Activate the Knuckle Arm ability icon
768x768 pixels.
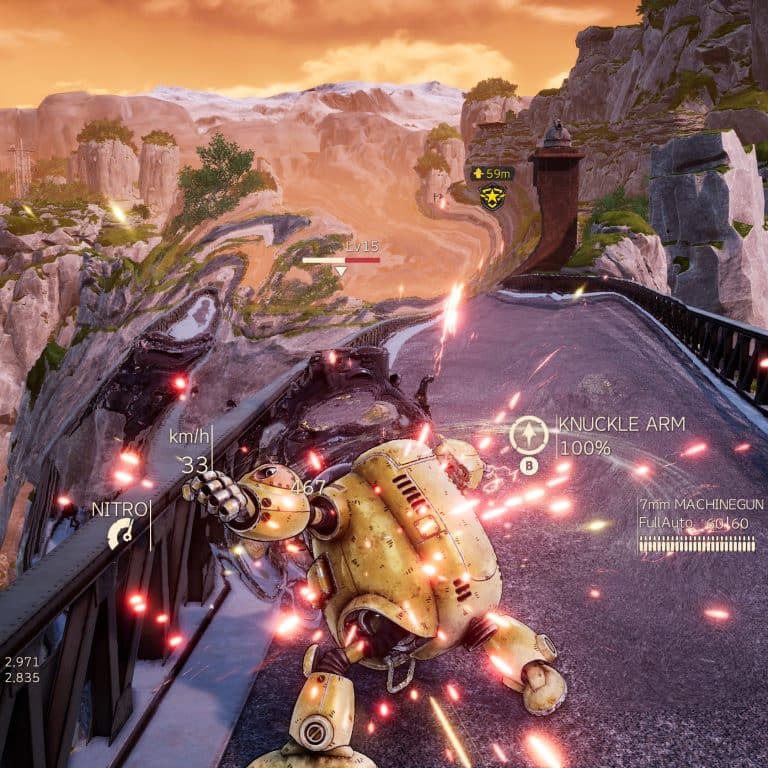pos(528,435)
